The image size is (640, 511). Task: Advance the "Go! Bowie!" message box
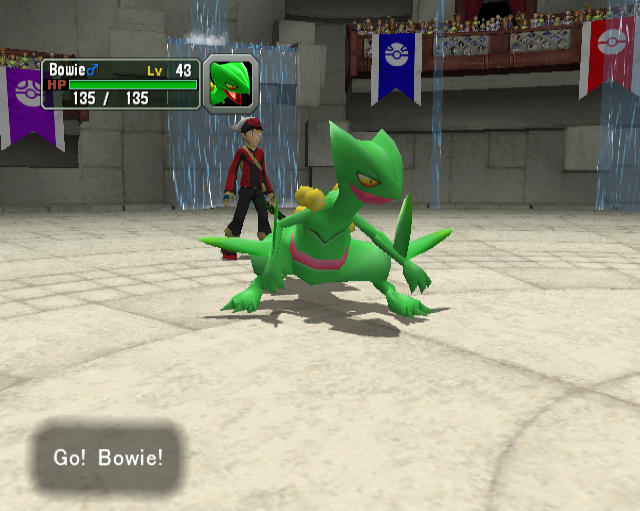(x=108, y=458)
